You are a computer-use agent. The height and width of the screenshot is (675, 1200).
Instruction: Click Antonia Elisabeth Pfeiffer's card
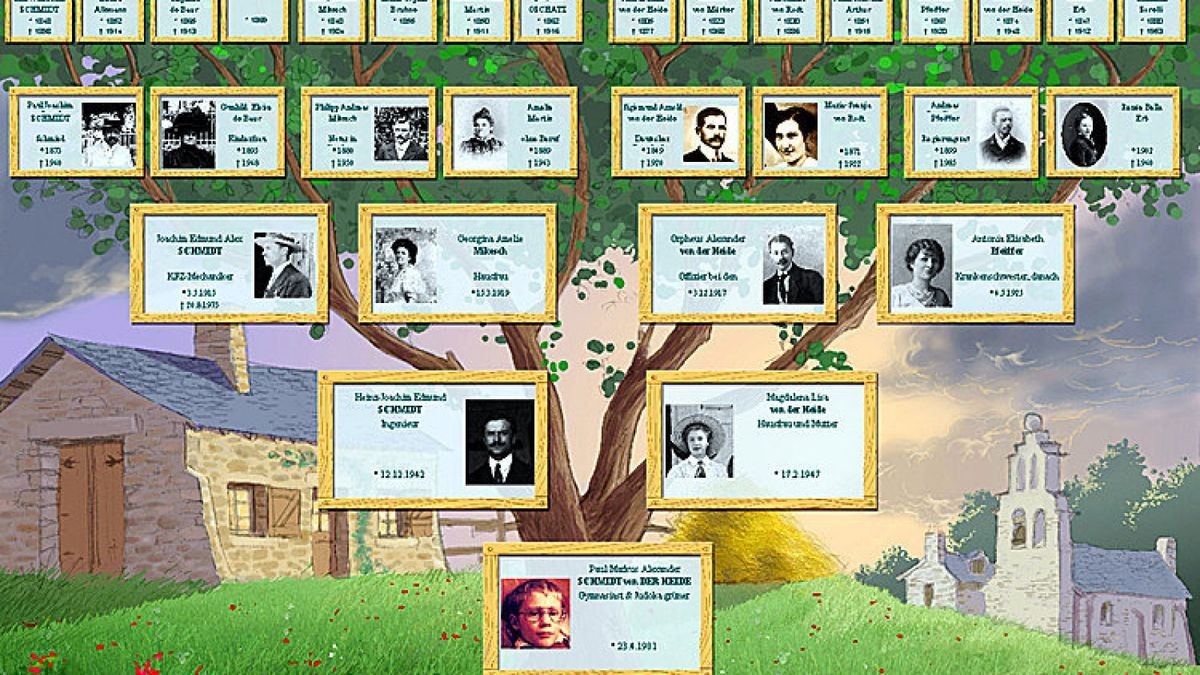pyautogui.click(x=975, y=264)
